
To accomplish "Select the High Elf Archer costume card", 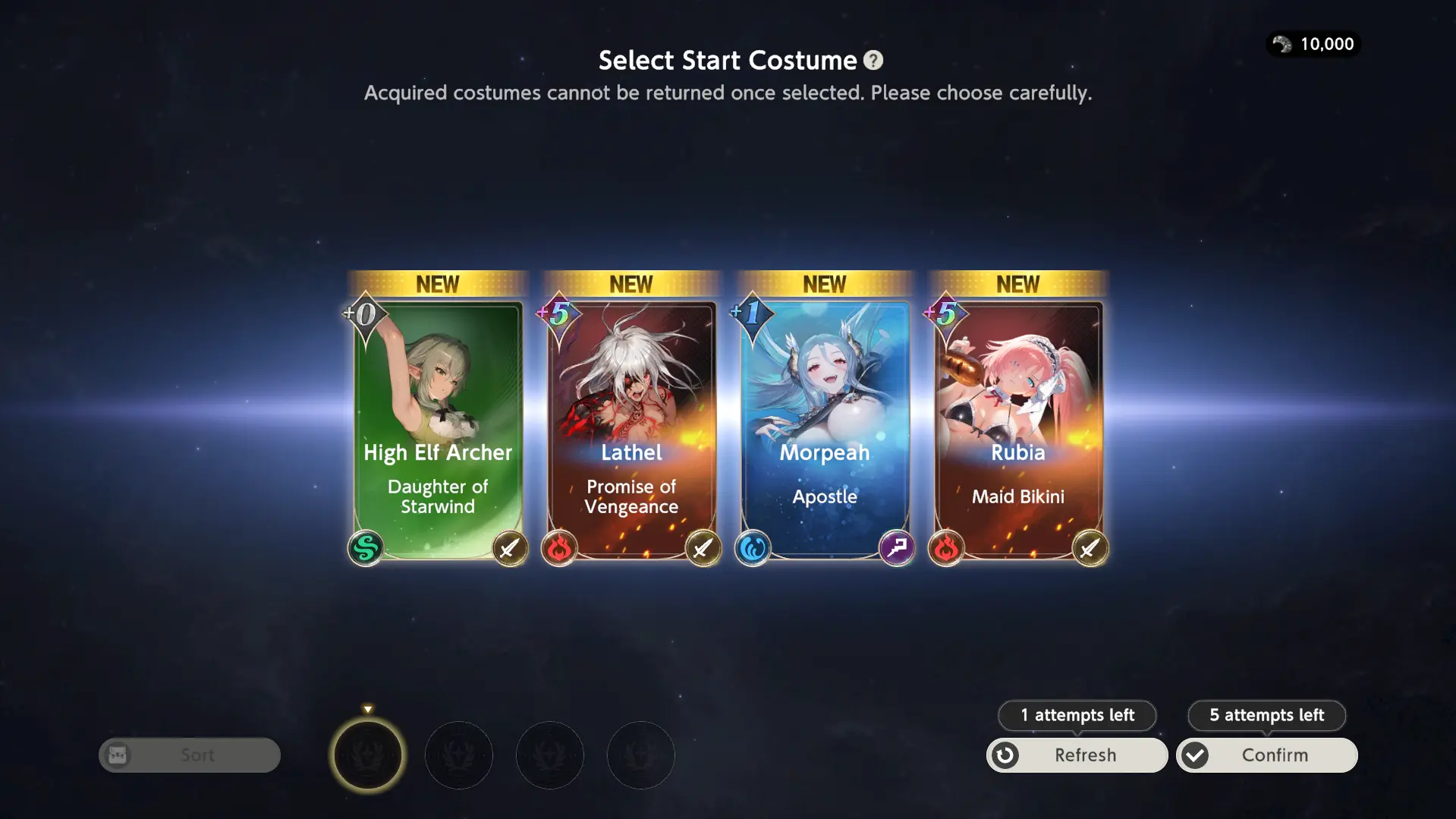I will (x=438, y=425).
